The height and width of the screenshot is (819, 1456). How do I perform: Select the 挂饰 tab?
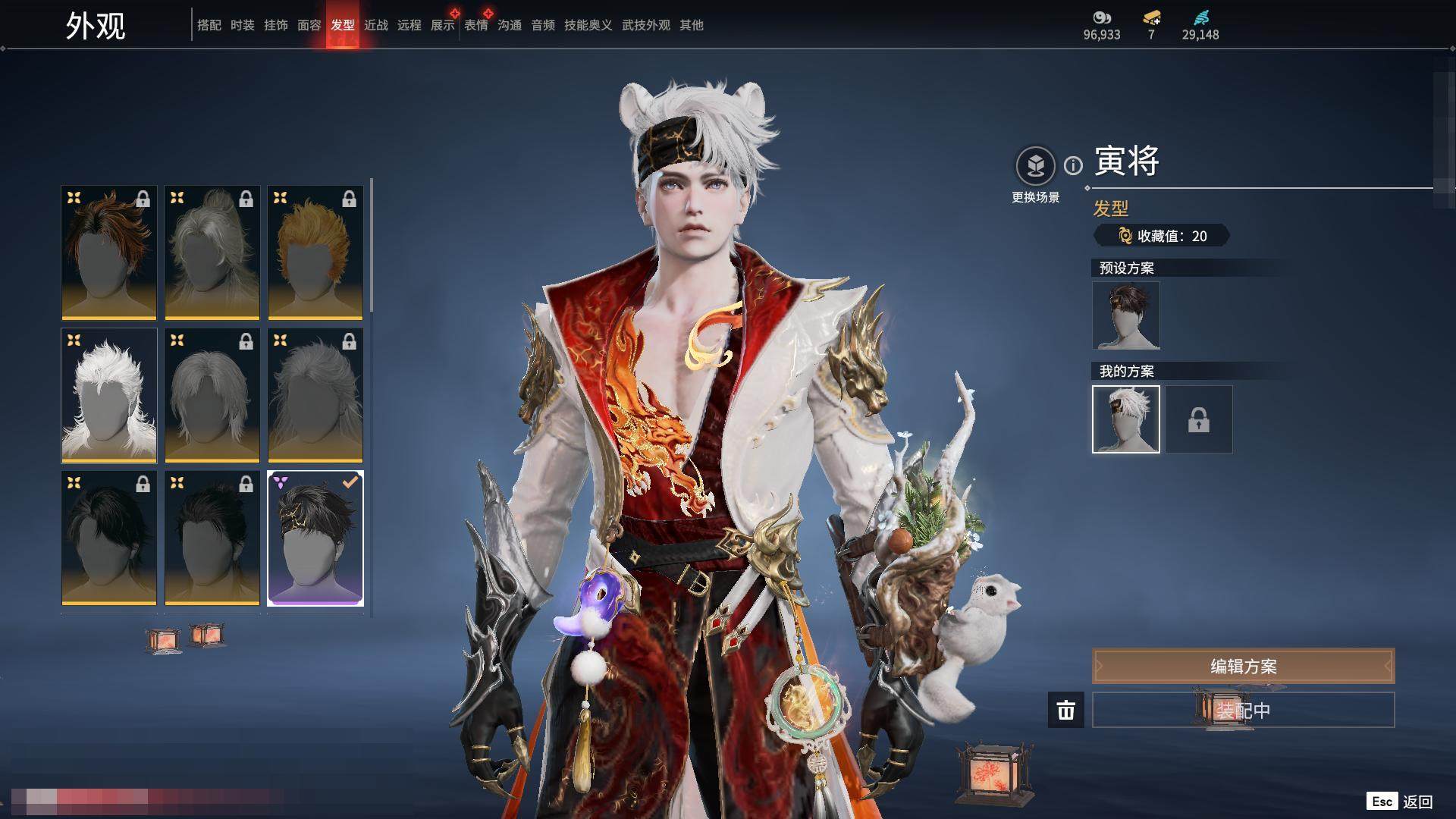(x=275, y=25)
